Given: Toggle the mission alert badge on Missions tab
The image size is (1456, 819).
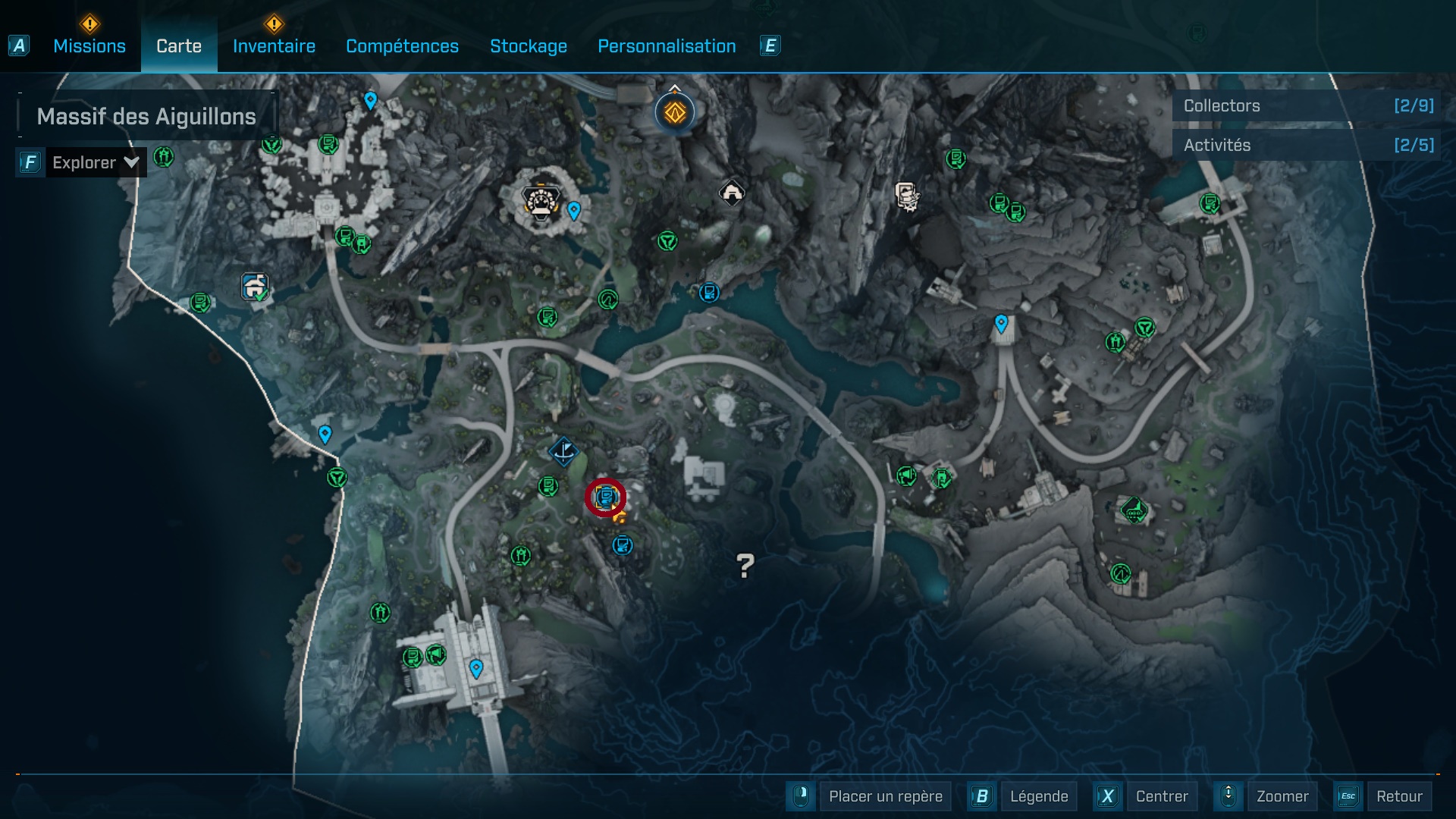Looking at the screenshot, I should (x=89, y=25).
